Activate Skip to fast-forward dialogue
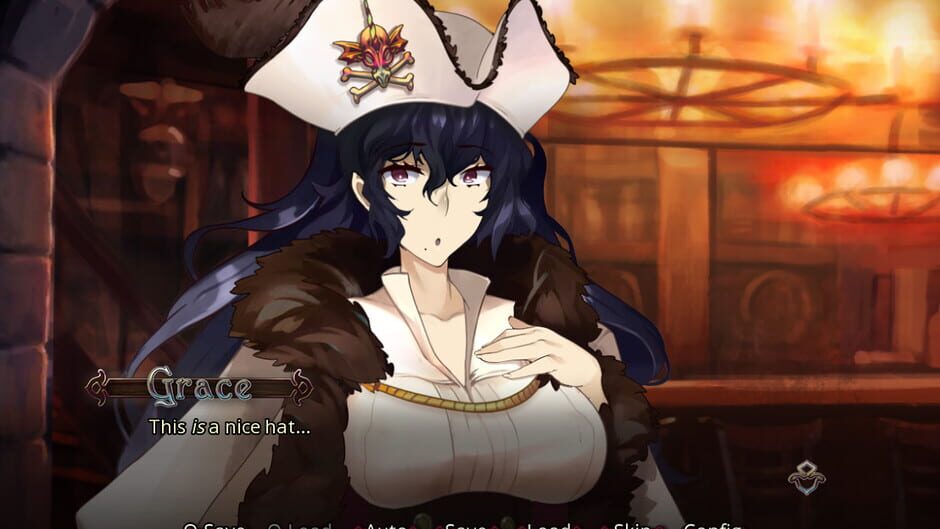Screen dimensions: 940x529 pos(632,525)
